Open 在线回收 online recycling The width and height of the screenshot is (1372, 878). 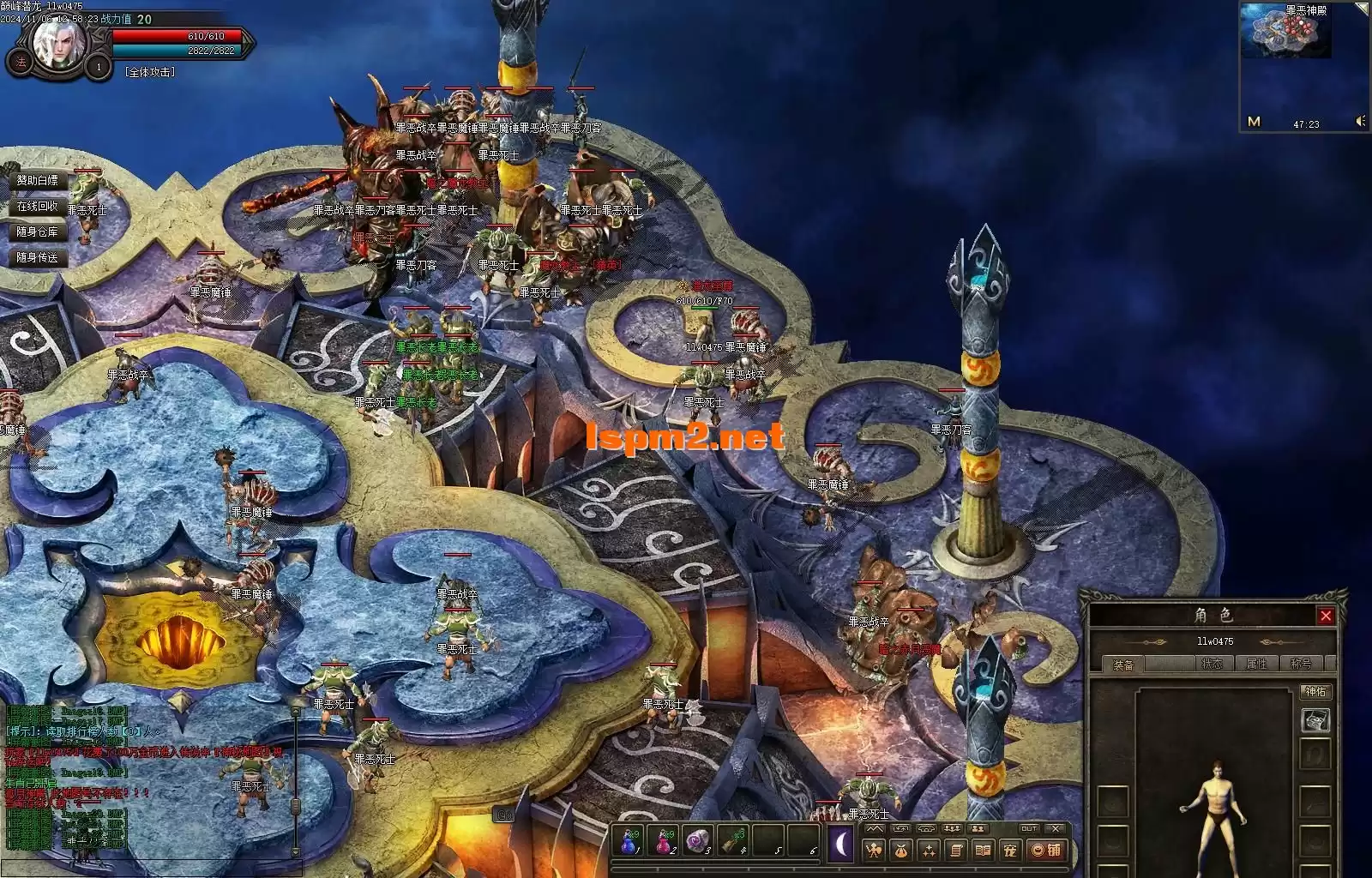click(x=38, y=206)
